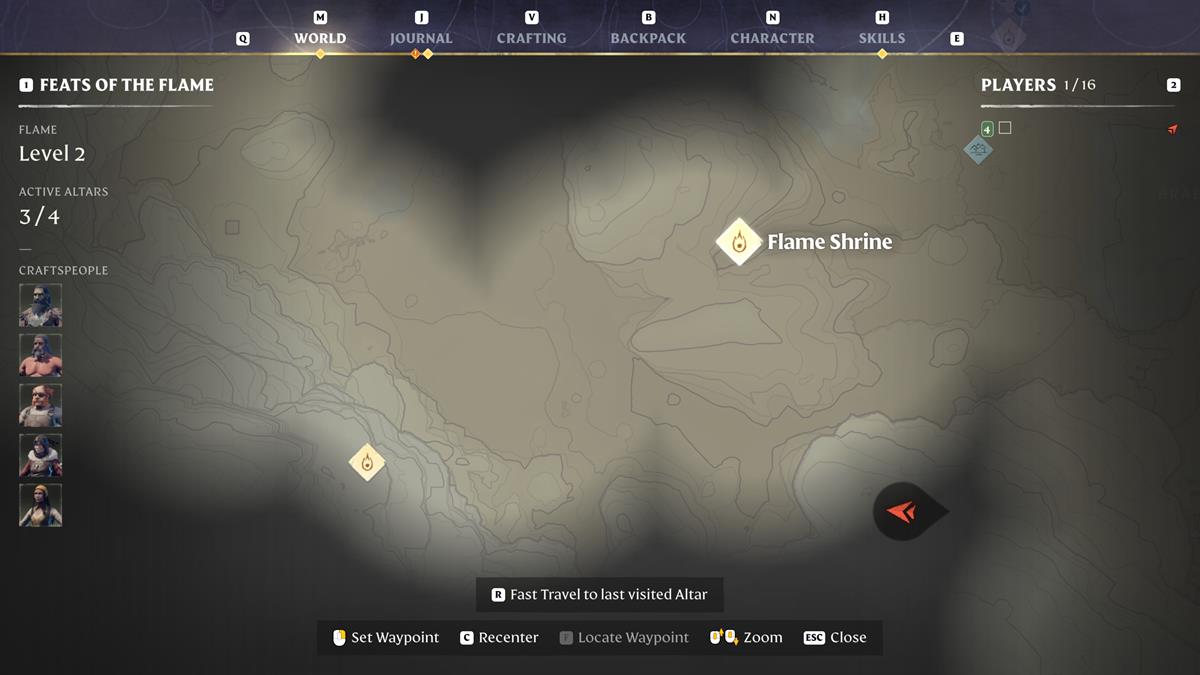This screenshot has width=1200, height=675.
Task: Select the unlabeled flame altar marker
Action: pos(367,462)
